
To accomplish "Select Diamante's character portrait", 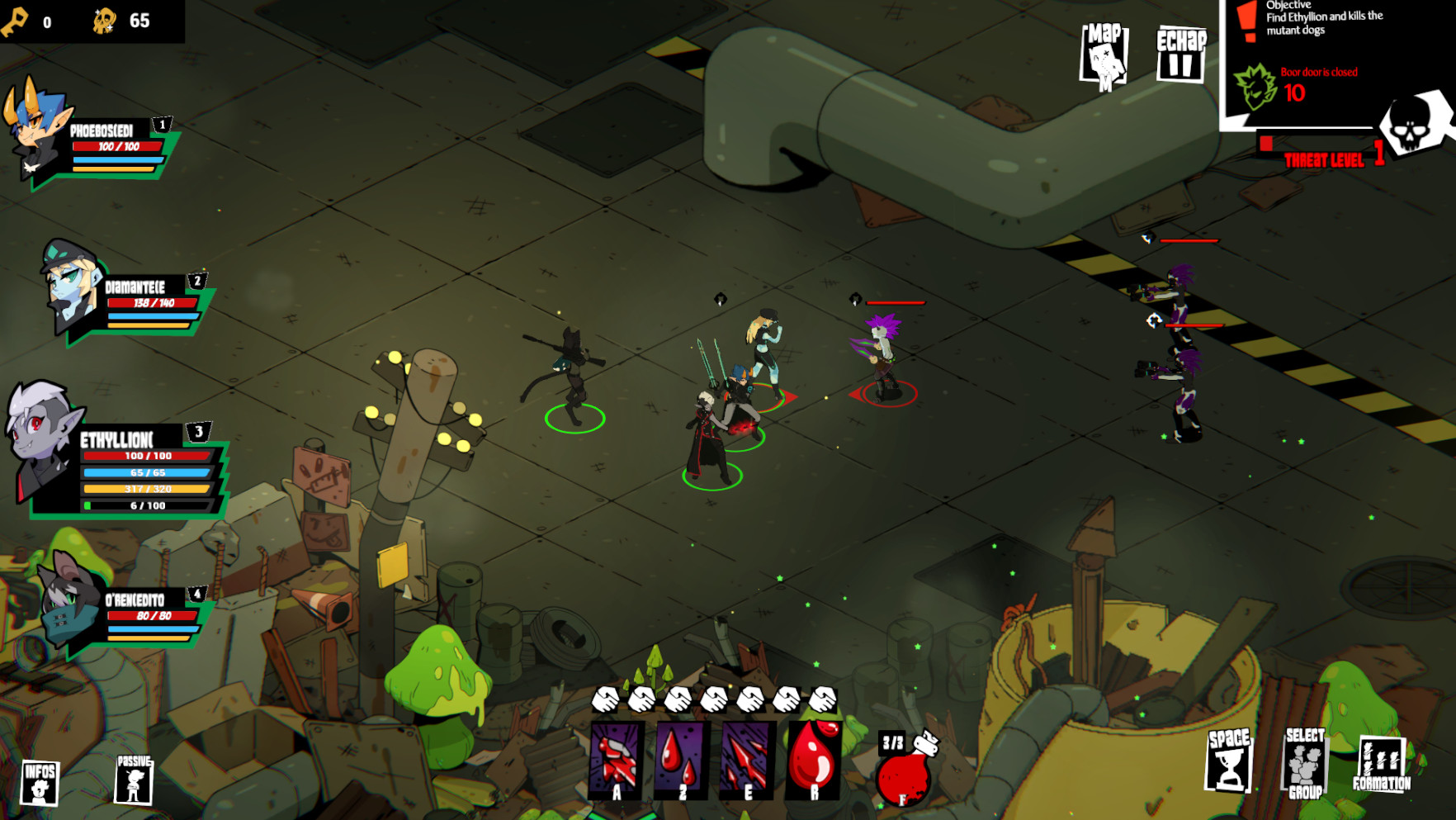I will (x=72, y=286).
